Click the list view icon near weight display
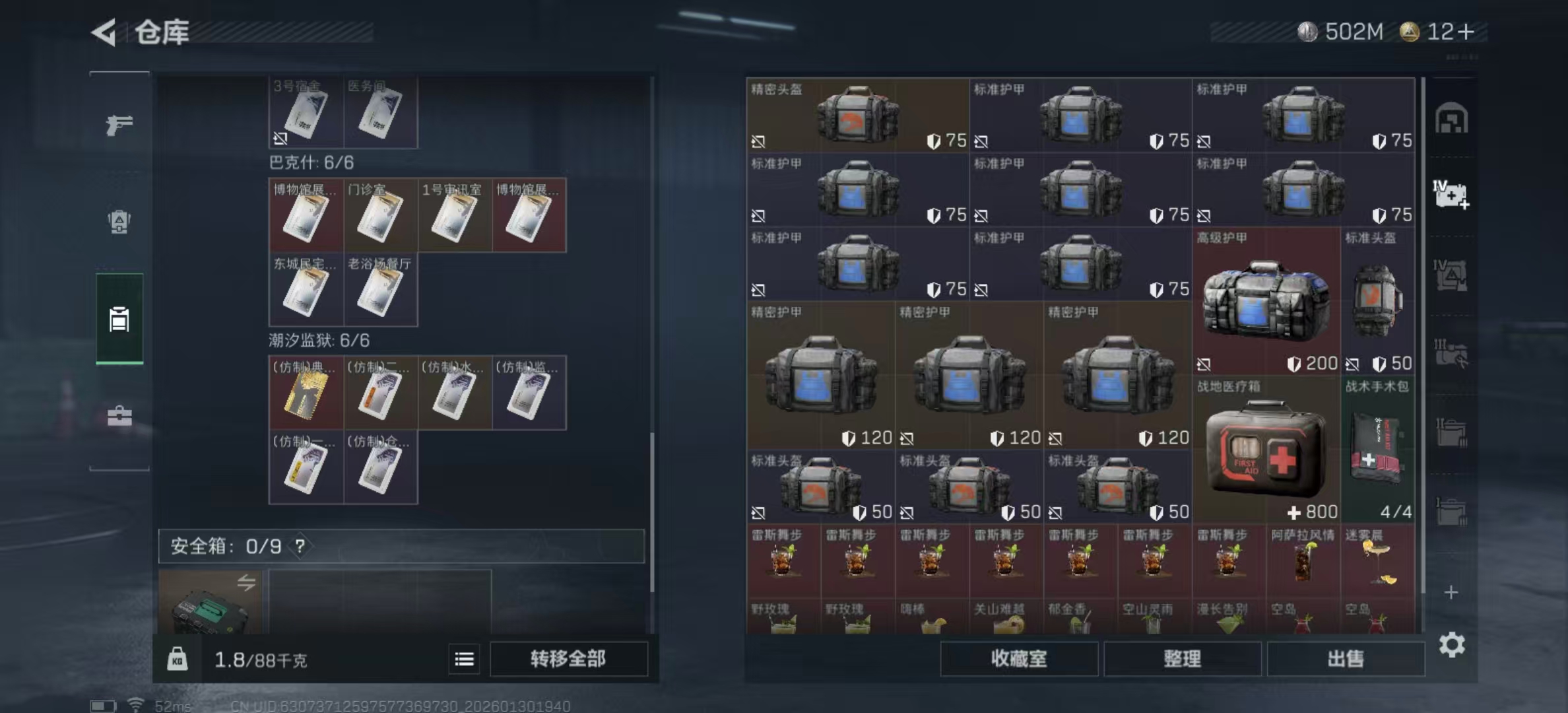Screen dimensions: 1568x713 tap(464, 659)
